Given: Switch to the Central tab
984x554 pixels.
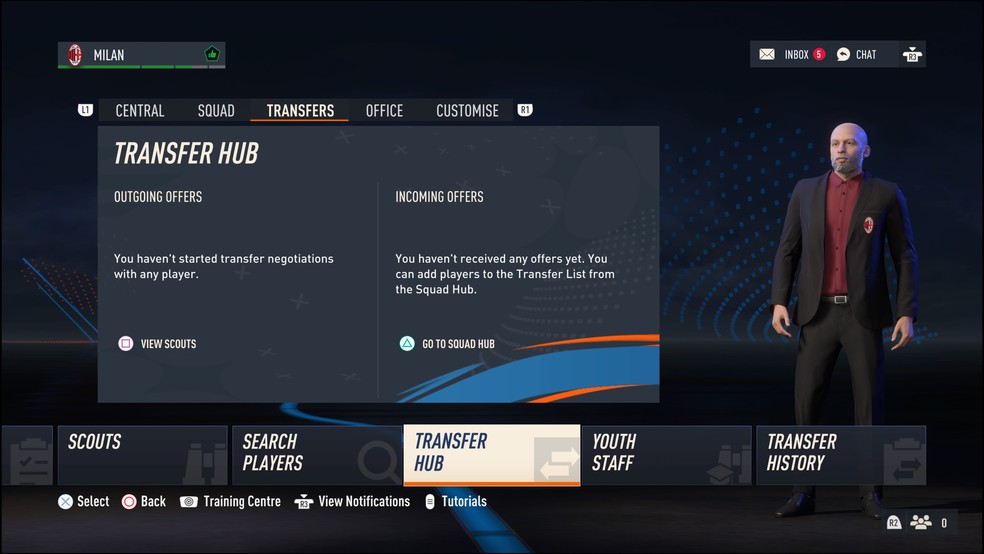Looking at the screenshot, I should (140, 111).
